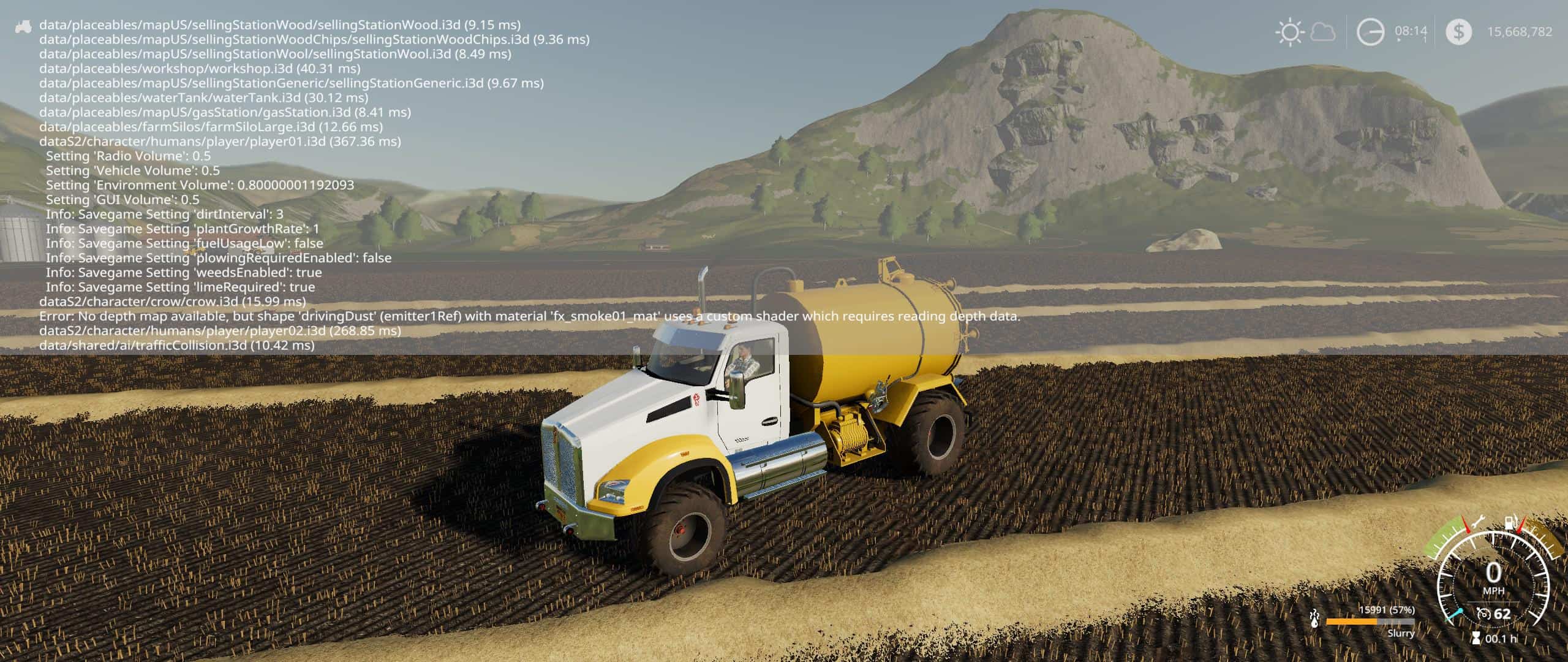Click the cloudy forecast icon
Viewport: 1568px width, 662px height.
[1322, 32]
